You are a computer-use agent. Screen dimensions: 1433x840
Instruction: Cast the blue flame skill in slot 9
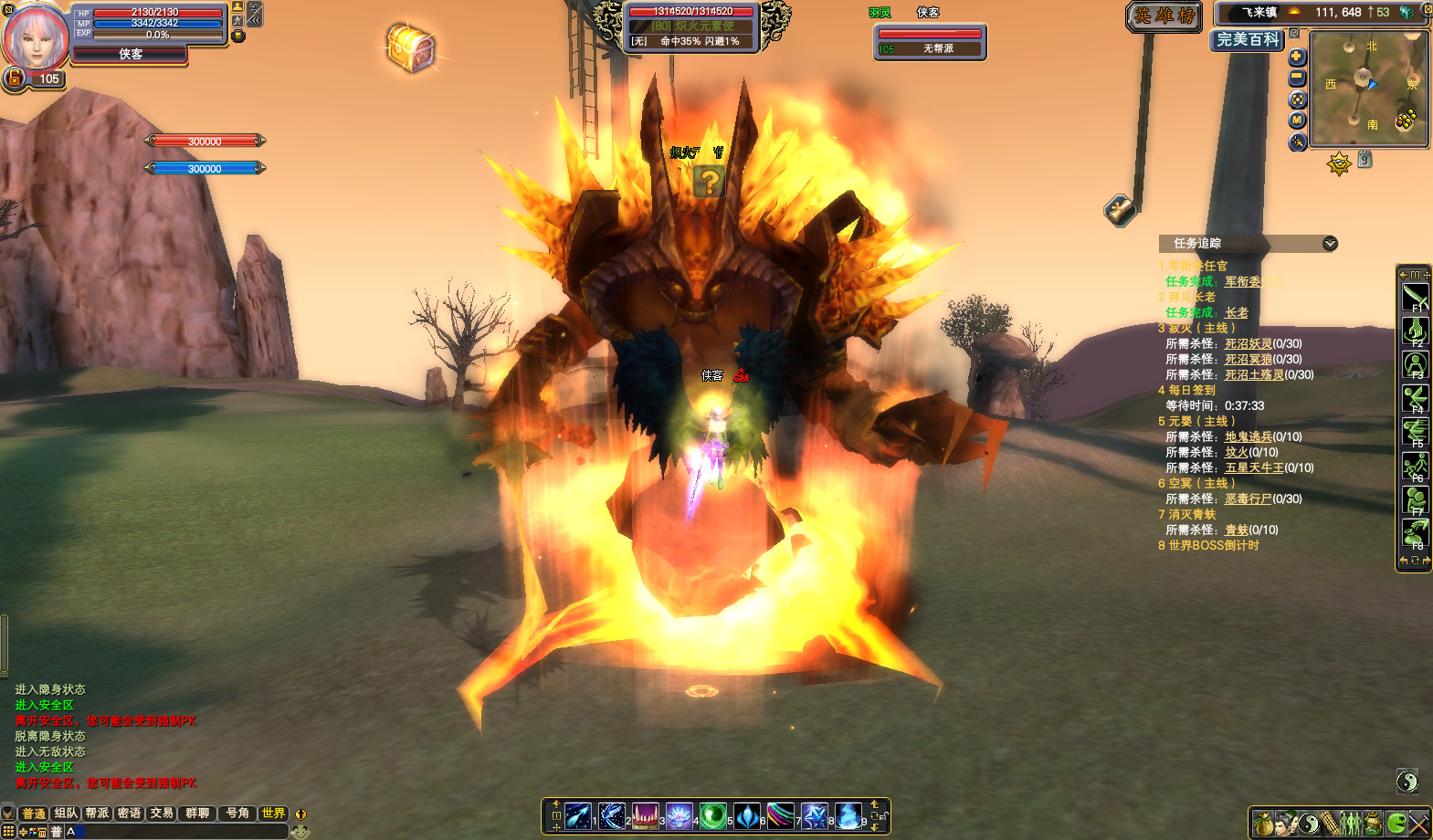point(848,815)
